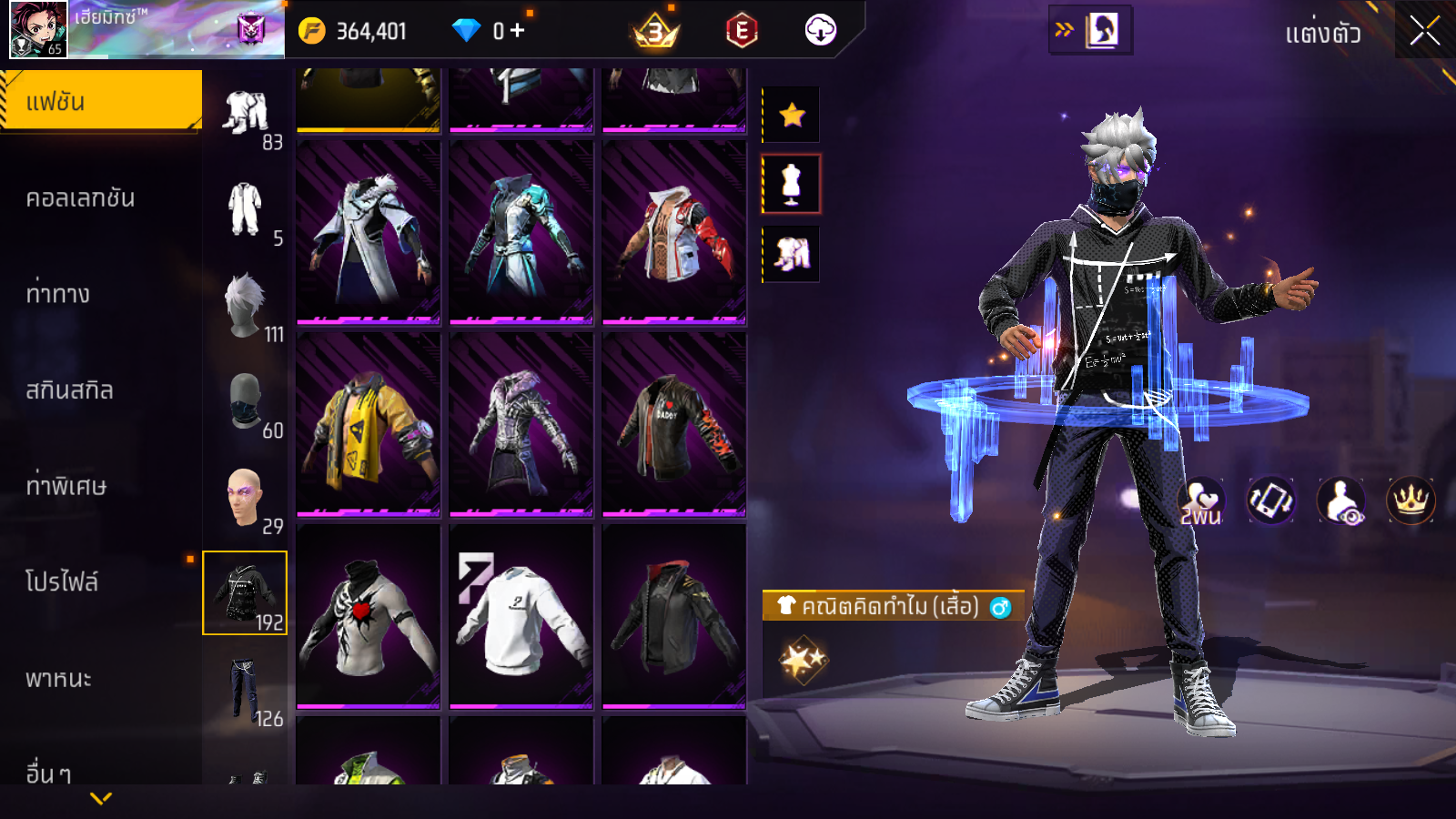Add diamonds with the plus button
1456x819 pixels.
point(518,31)
